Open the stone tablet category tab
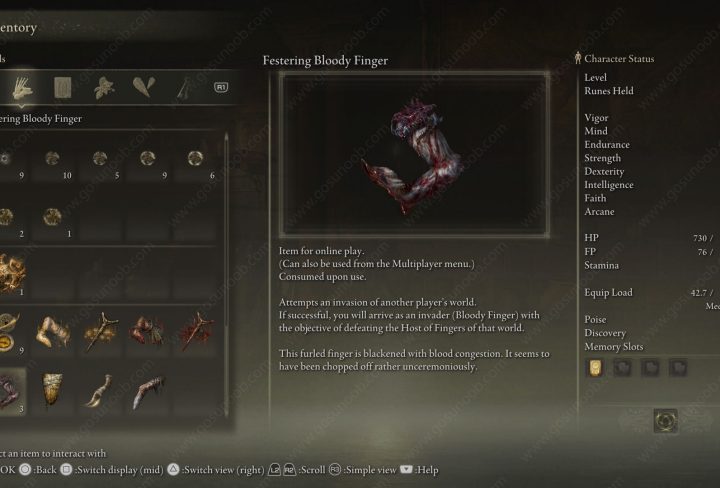 (62, 88)
